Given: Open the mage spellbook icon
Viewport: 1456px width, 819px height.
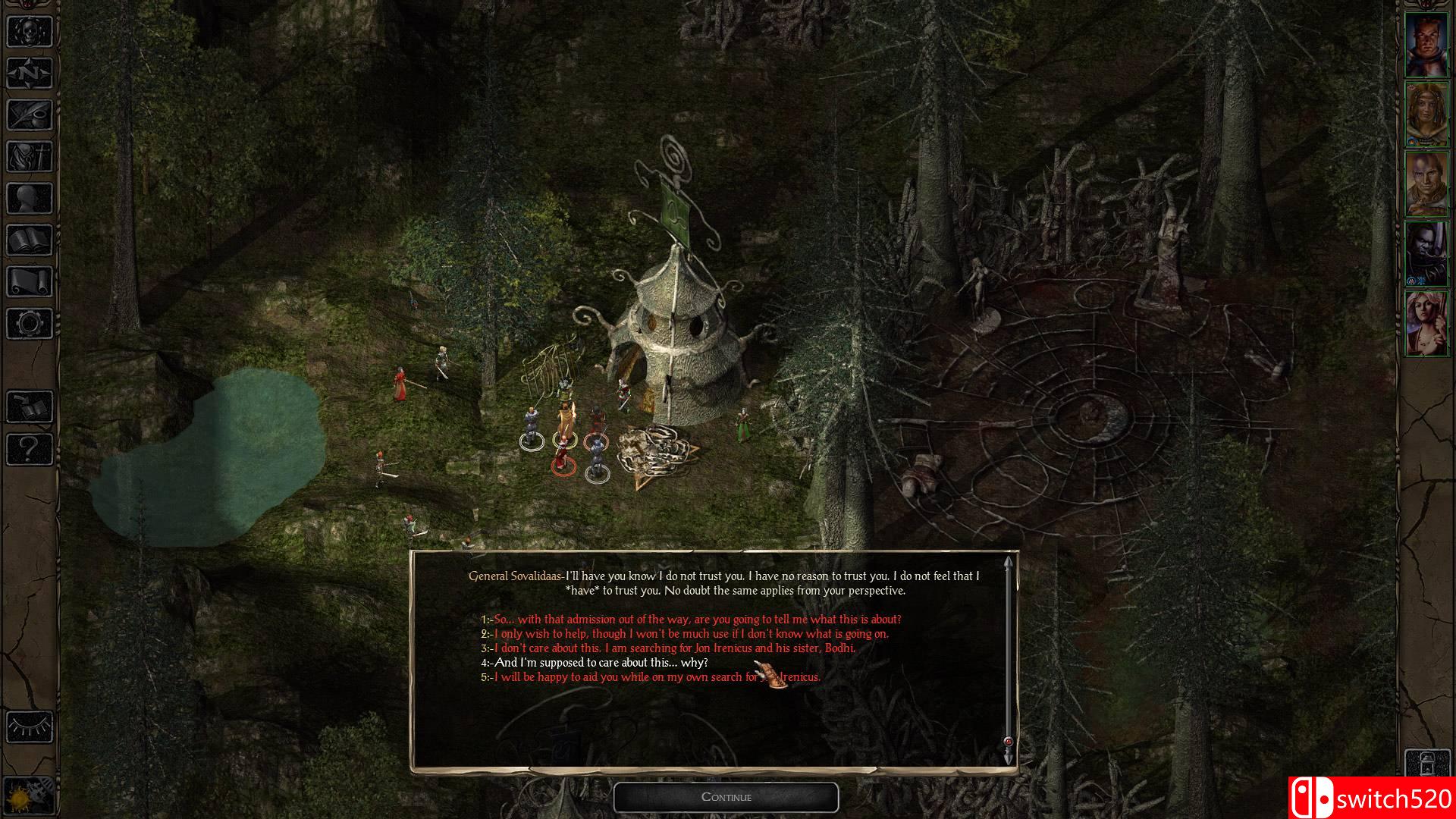Looking at the screenshot, I should [30, 240].
